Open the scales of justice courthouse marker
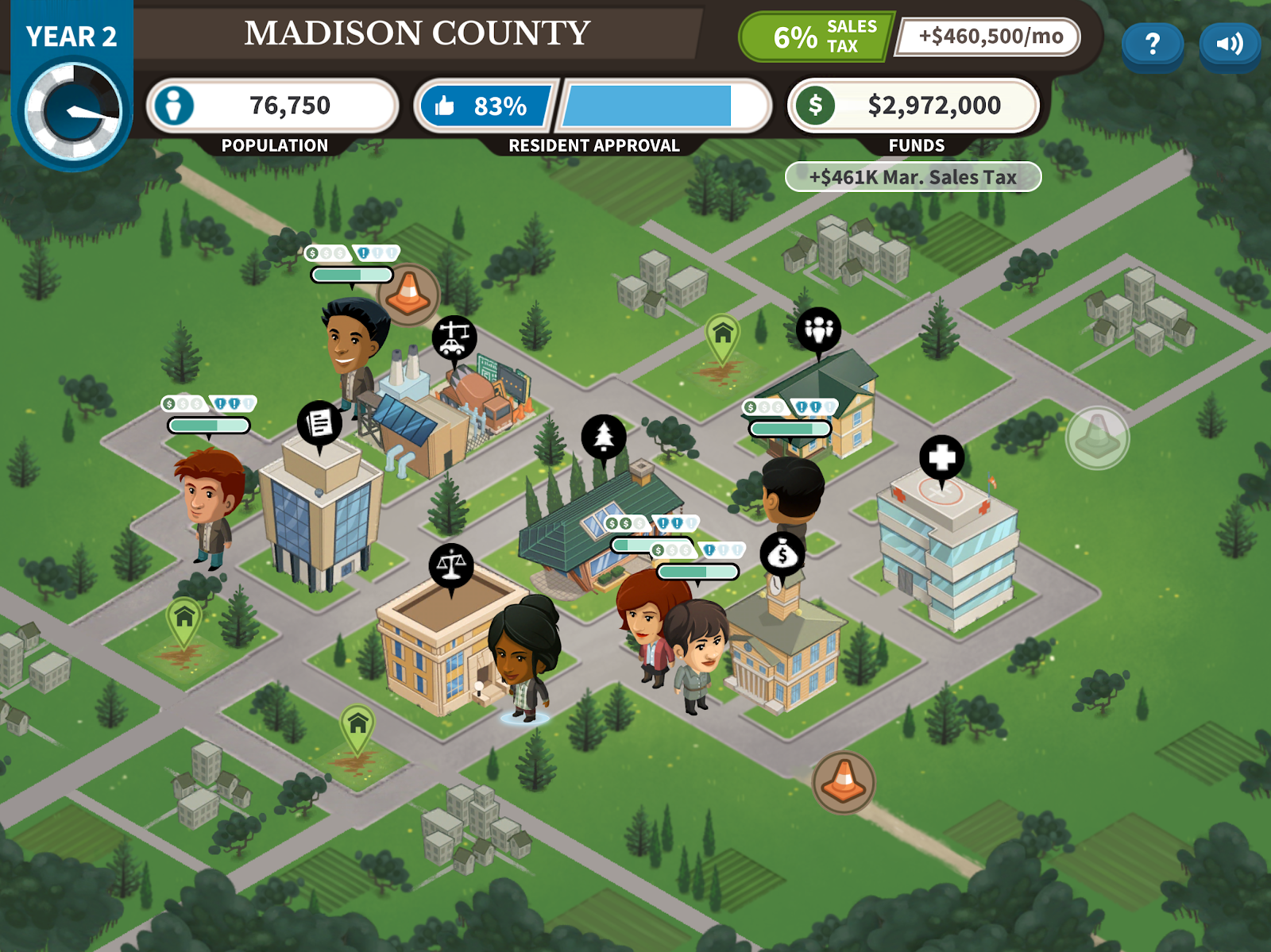This screenshot has height=952, width=1271. [451, 566]
